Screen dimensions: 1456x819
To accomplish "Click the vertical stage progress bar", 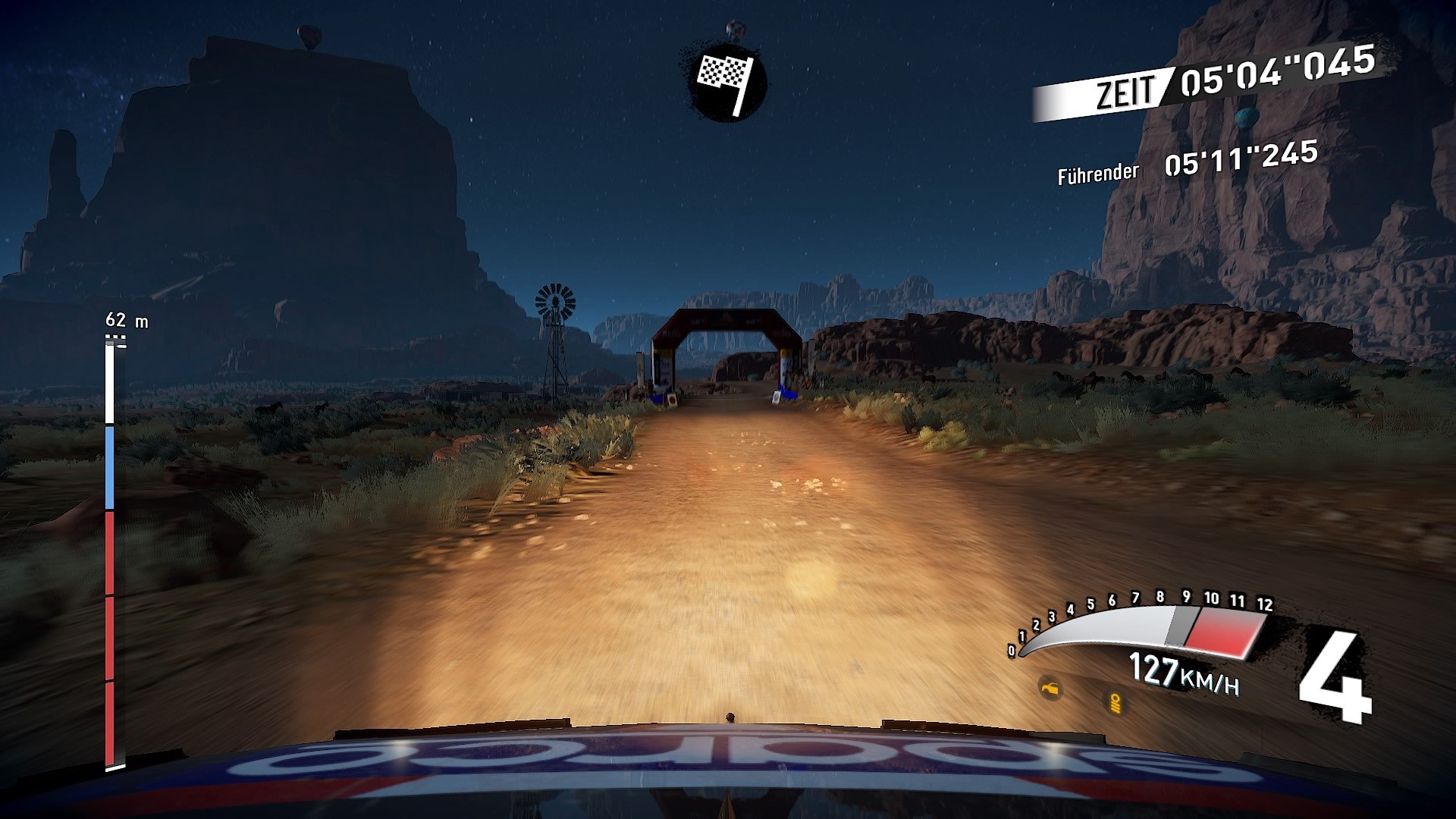I will point(110,554).
